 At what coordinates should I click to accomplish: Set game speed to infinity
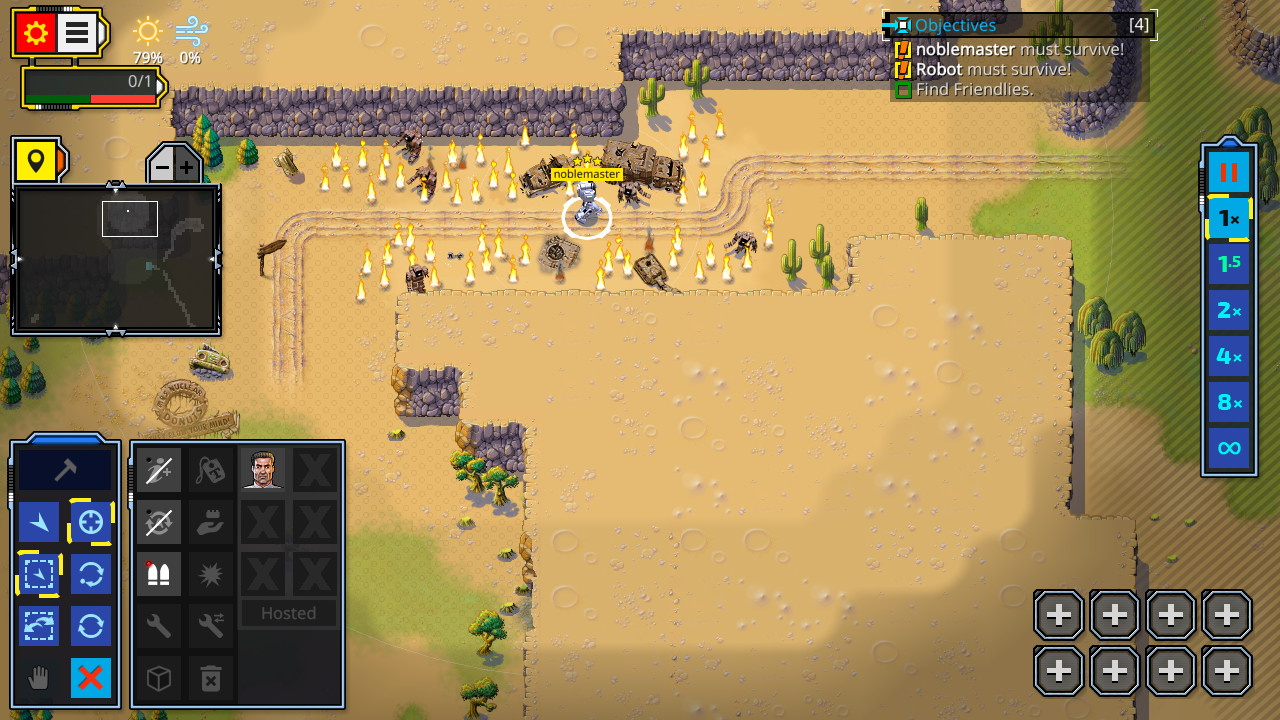tap(1229, 448)
